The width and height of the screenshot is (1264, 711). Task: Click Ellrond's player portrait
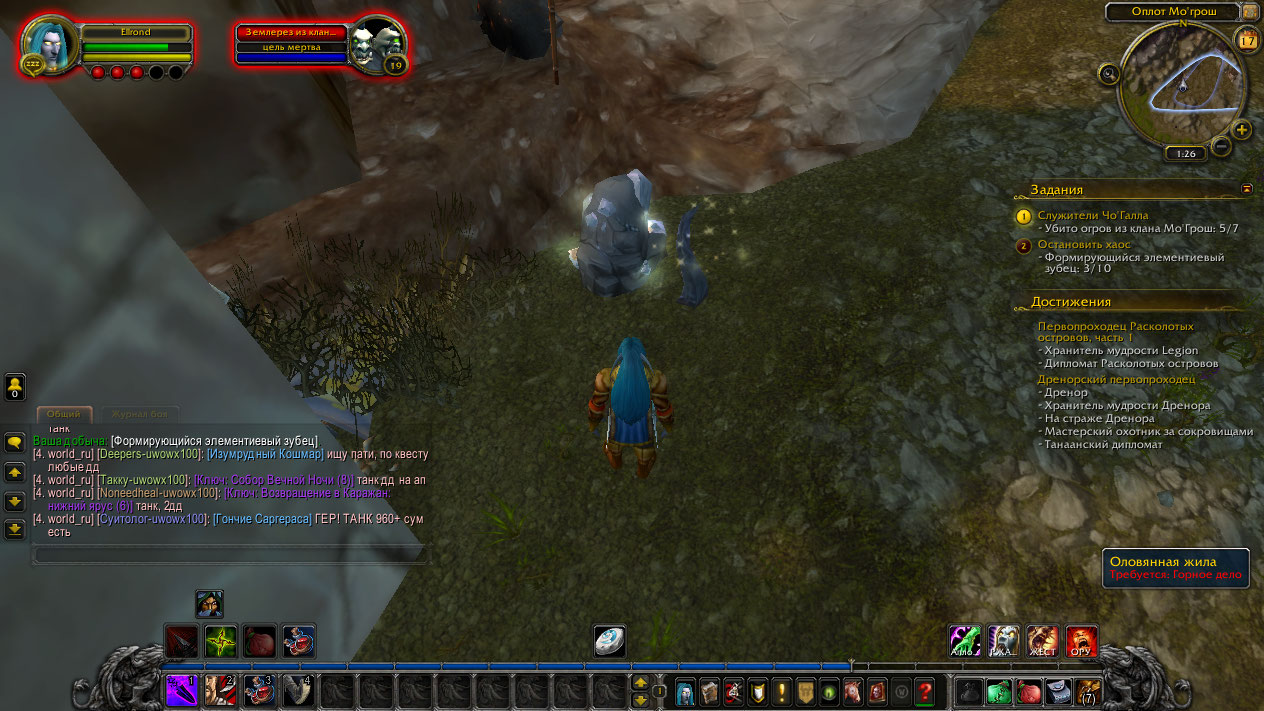(x=49, y=44)
